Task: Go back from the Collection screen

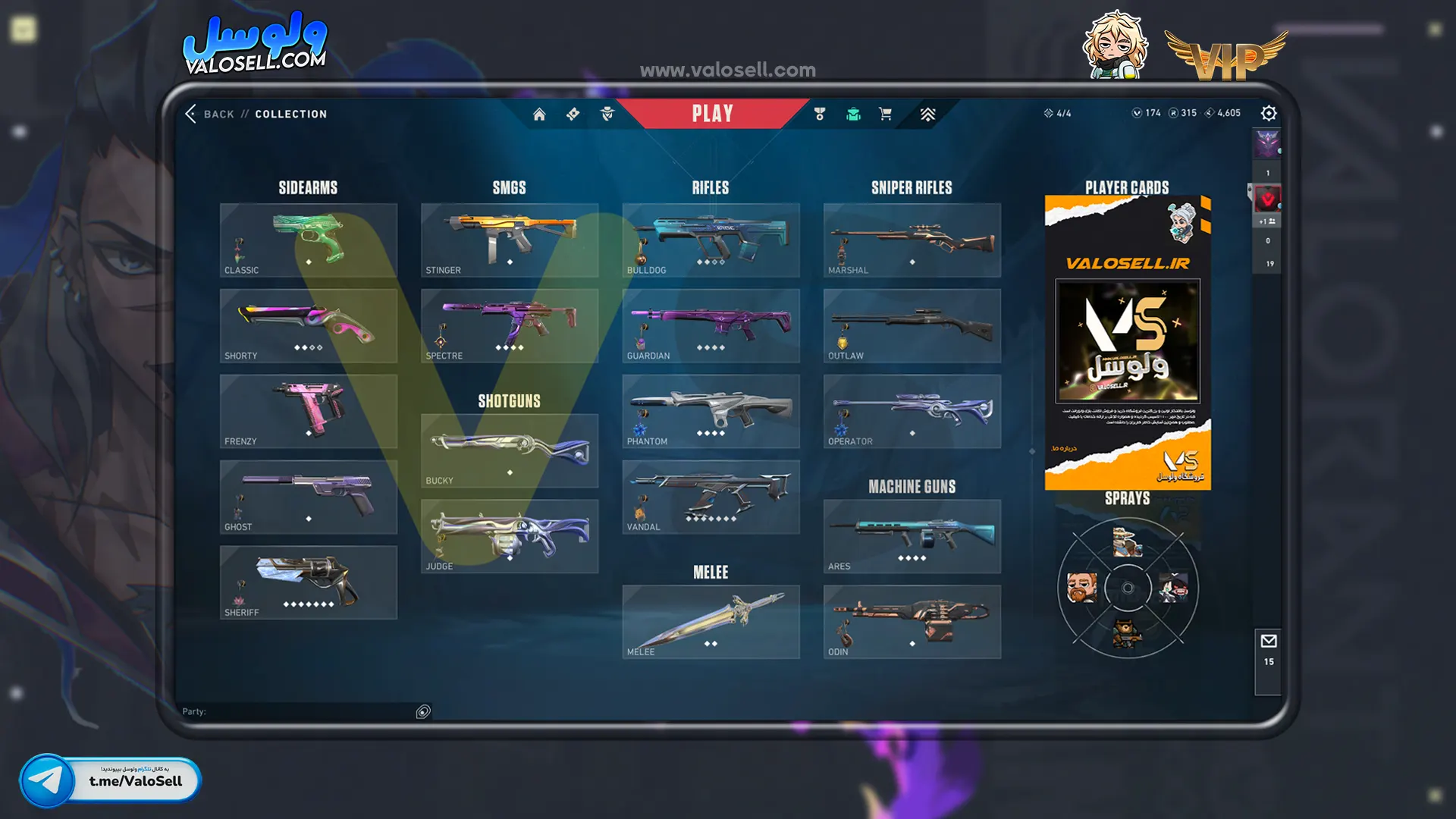Action: pos(209,114)
